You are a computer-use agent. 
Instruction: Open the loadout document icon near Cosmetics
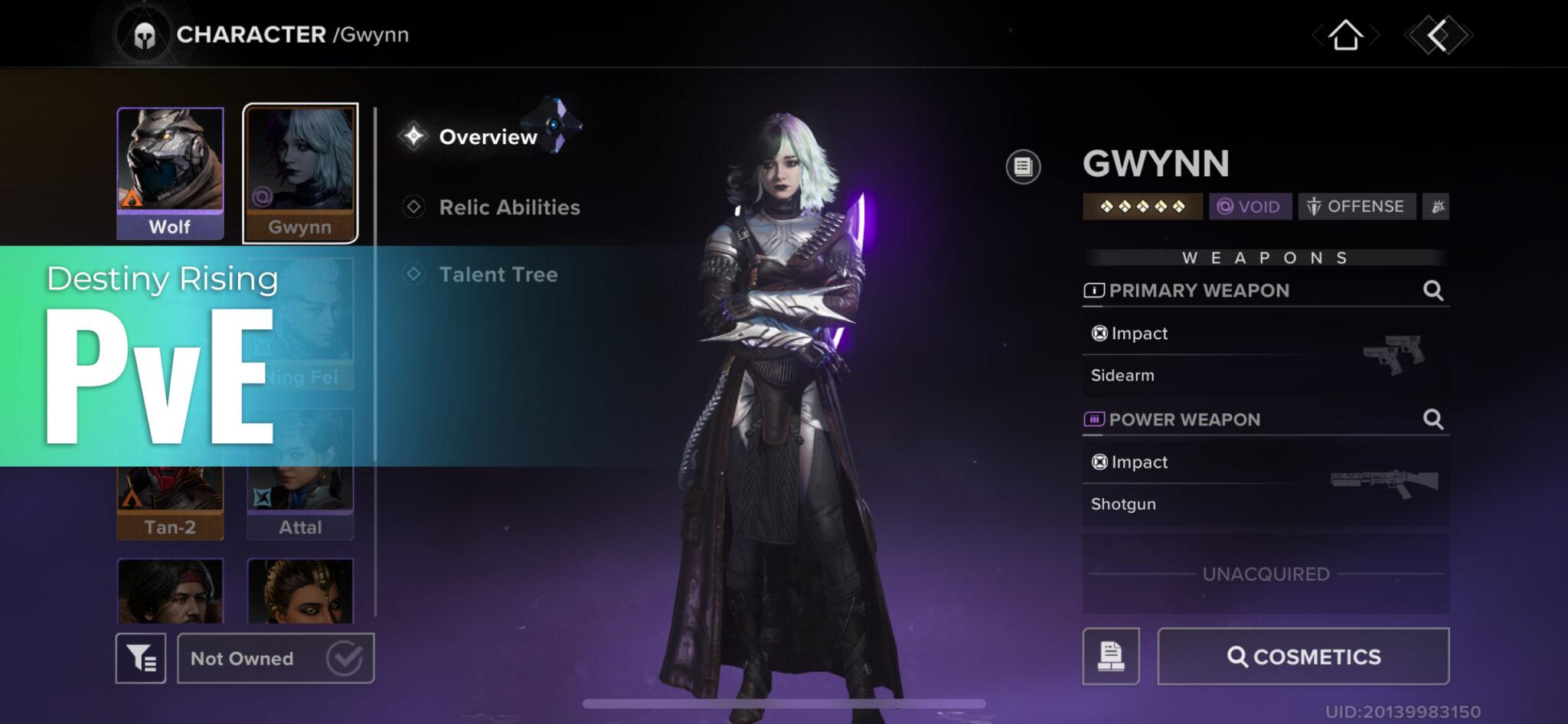1112,656
